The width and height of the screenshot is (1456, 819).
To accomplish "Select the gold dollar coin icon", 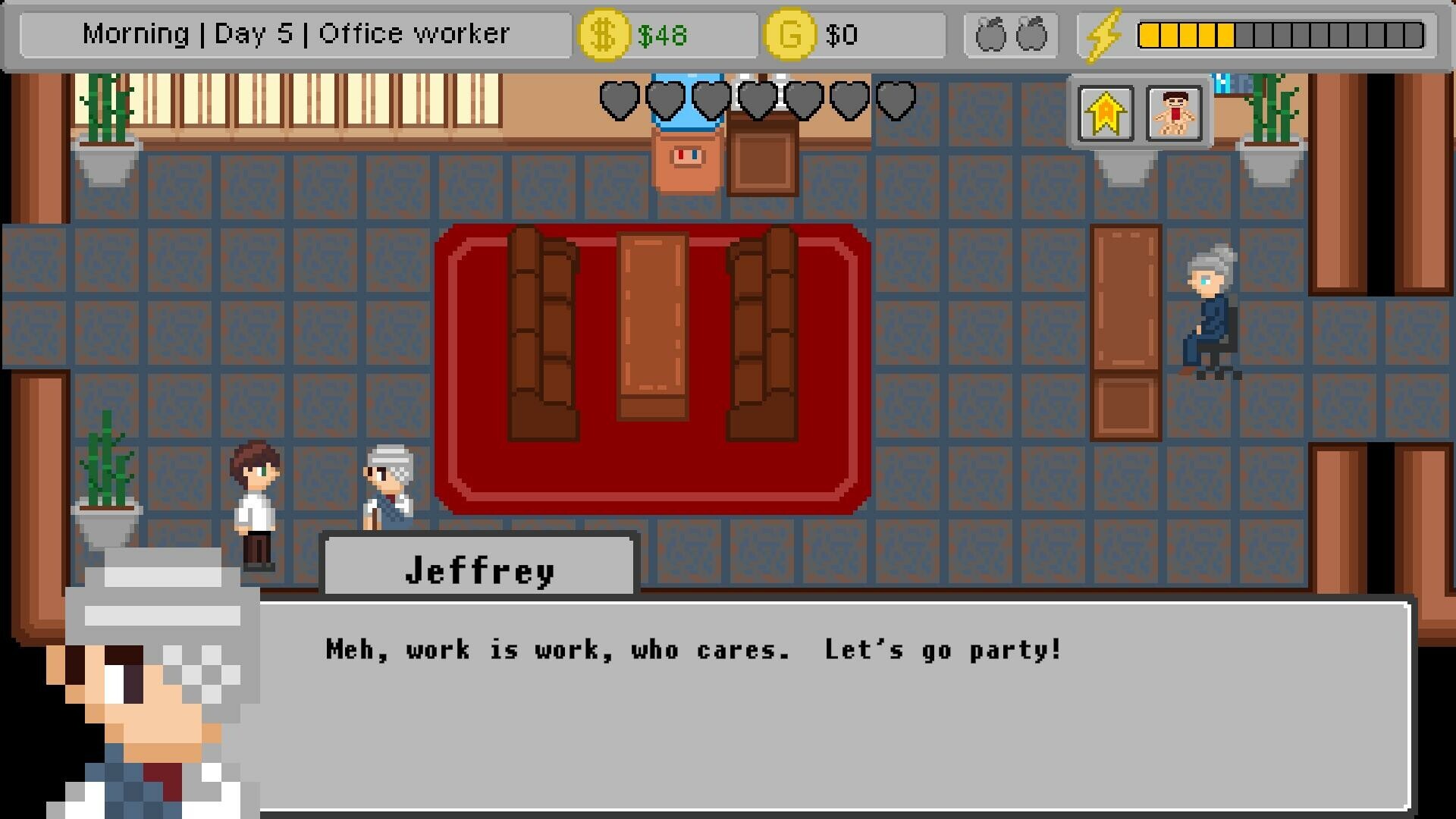I will 603,33.
